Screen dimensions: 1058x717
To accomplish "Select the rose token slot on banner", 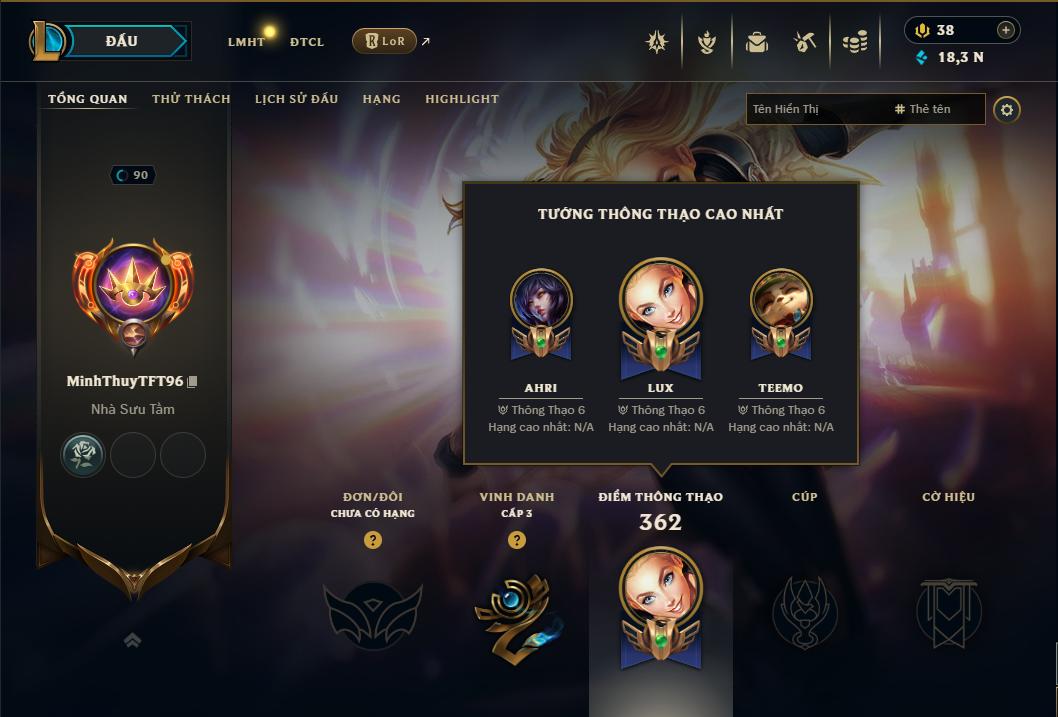I will [x=84, y=456].
